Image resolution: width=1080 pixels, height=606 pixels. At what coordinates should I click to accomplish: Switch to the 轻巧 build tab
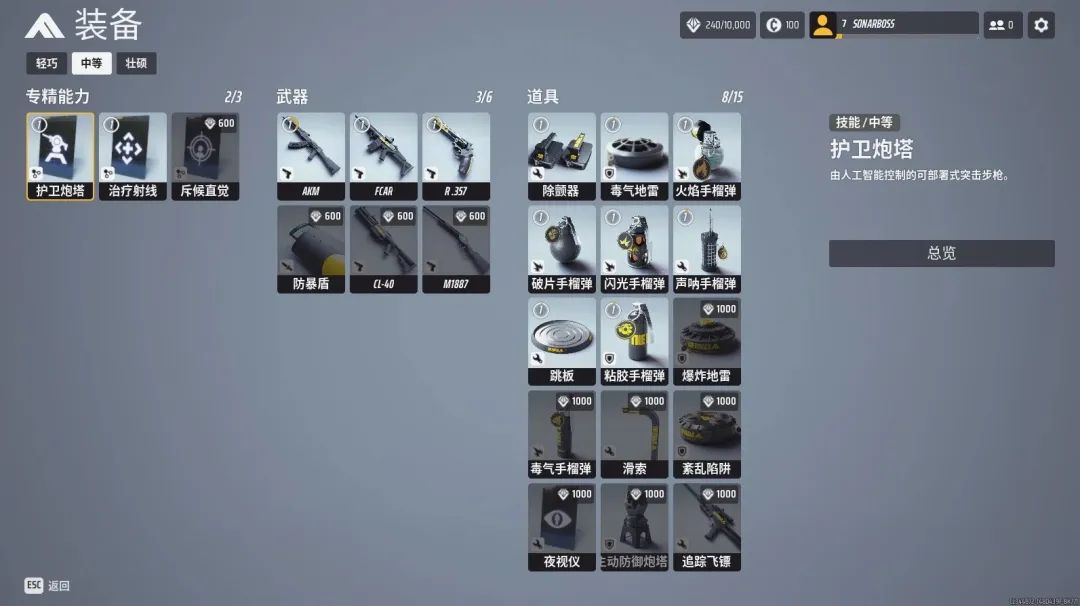[47, 63]
